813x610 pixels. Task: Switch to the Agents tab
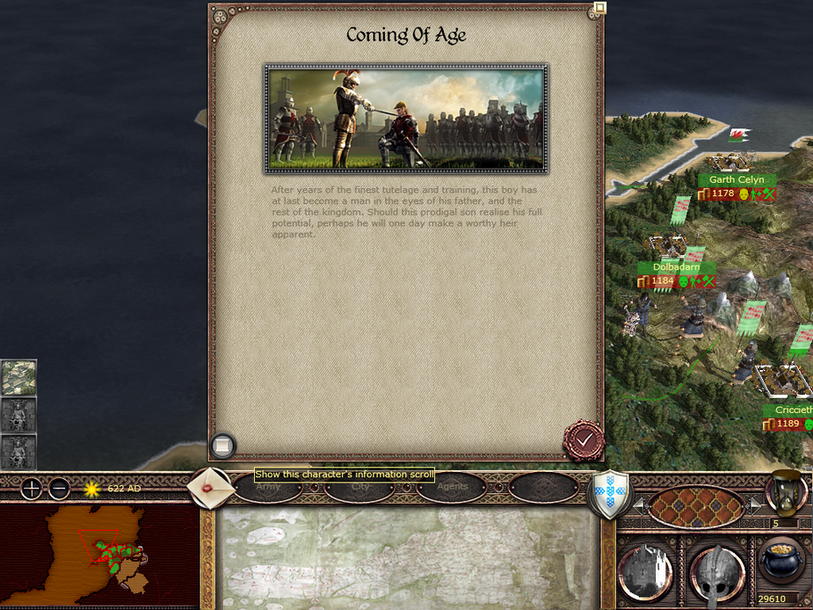coord(451,488)
